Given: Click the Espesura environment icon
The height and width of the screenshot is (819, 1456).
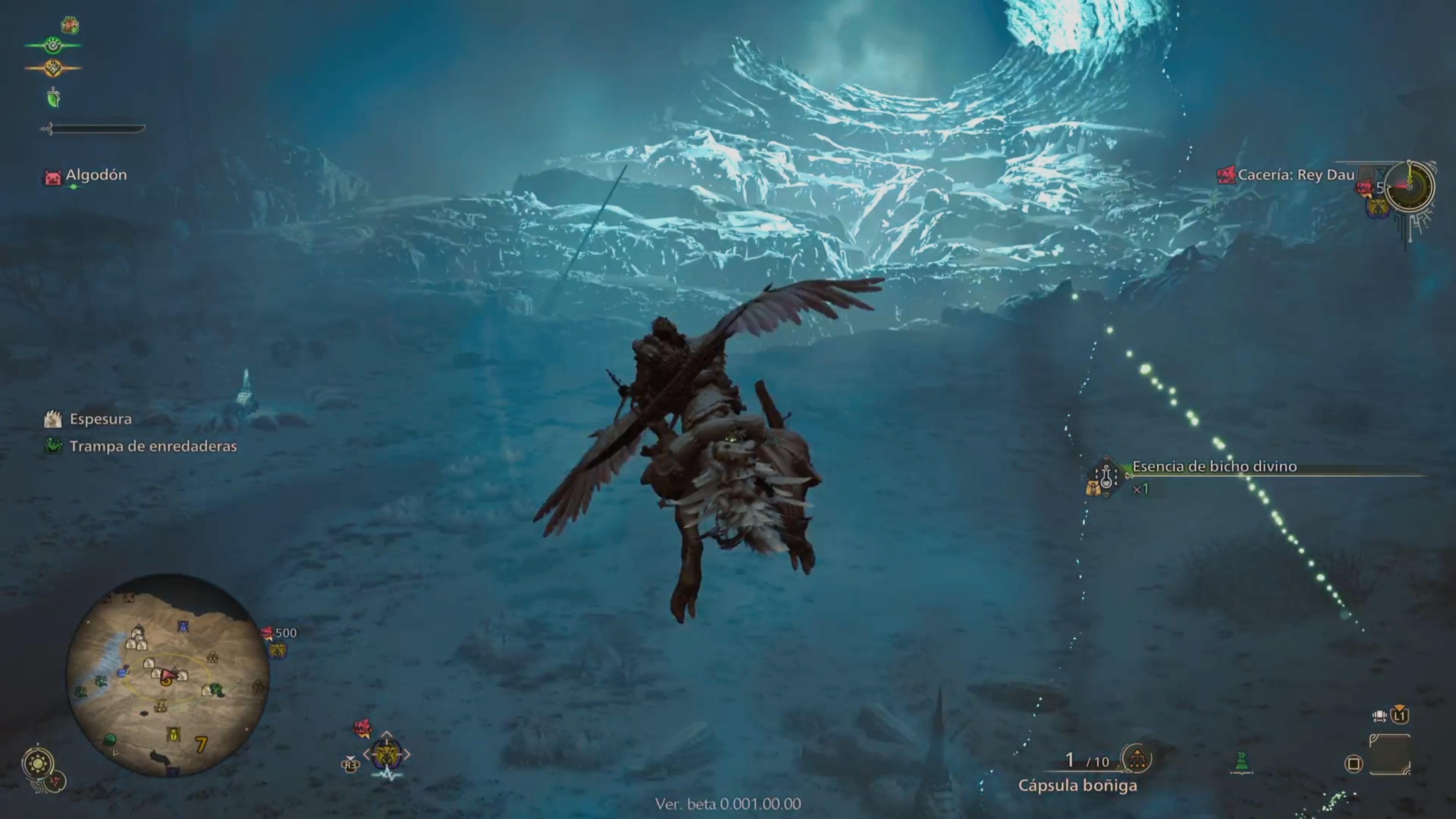Looking at the screenshot, I should [x=53, y=419].
